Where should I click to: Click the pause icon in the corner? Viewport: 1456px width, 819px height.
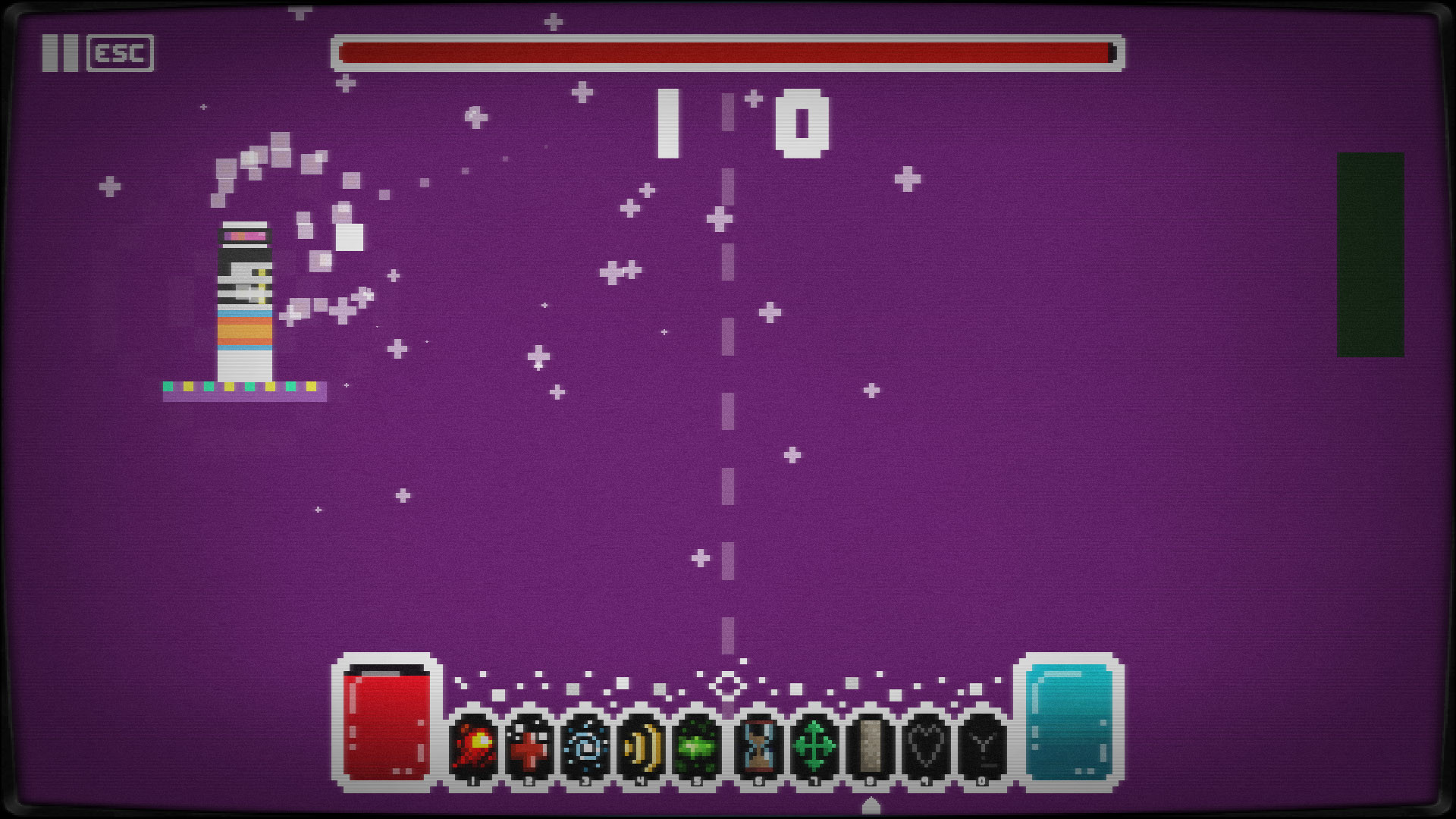61,53
